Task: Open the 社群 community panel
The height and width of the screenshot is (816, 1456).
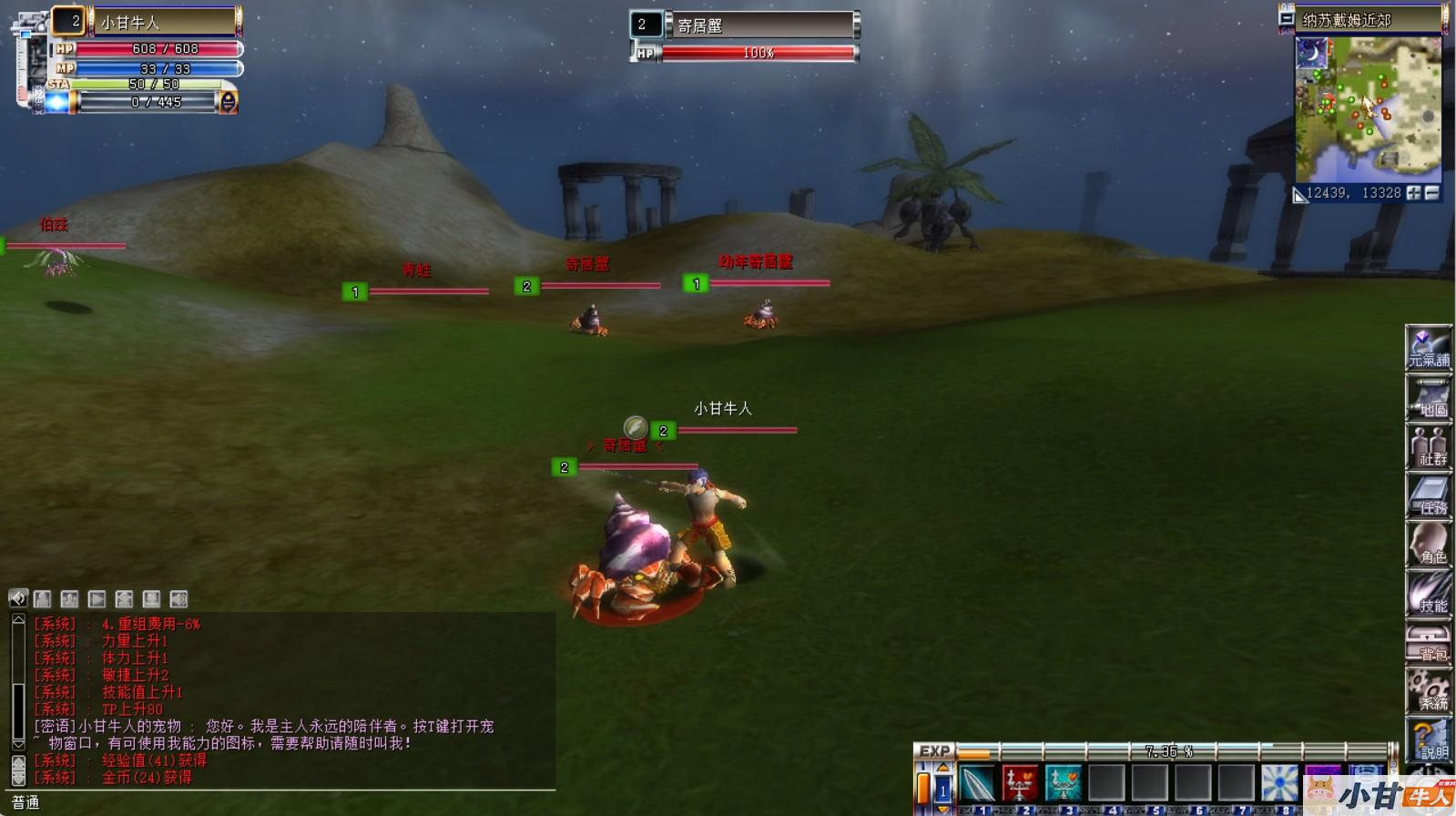Action: 1428,447
